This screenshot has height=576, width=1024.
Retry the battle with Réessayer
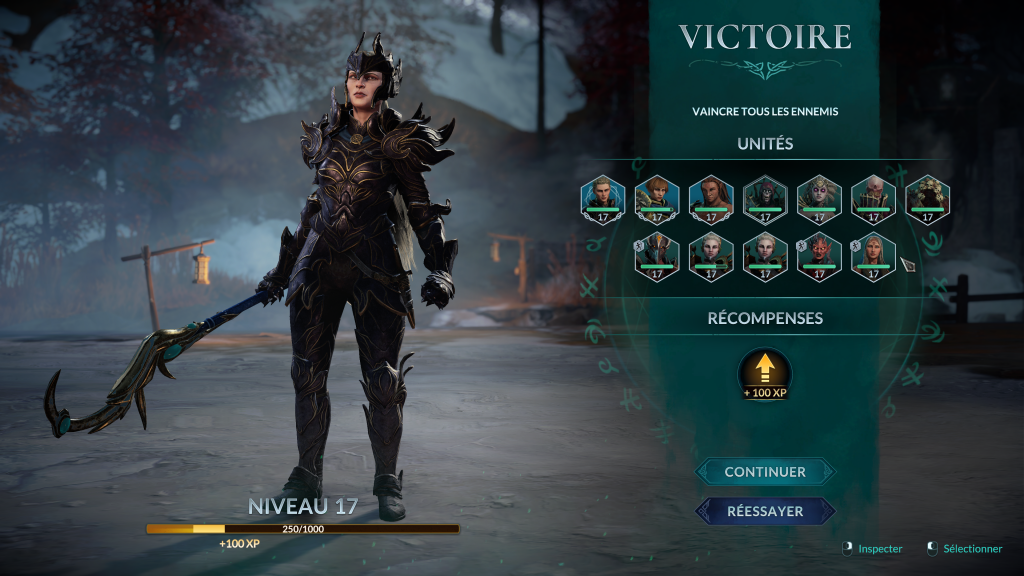765,511
